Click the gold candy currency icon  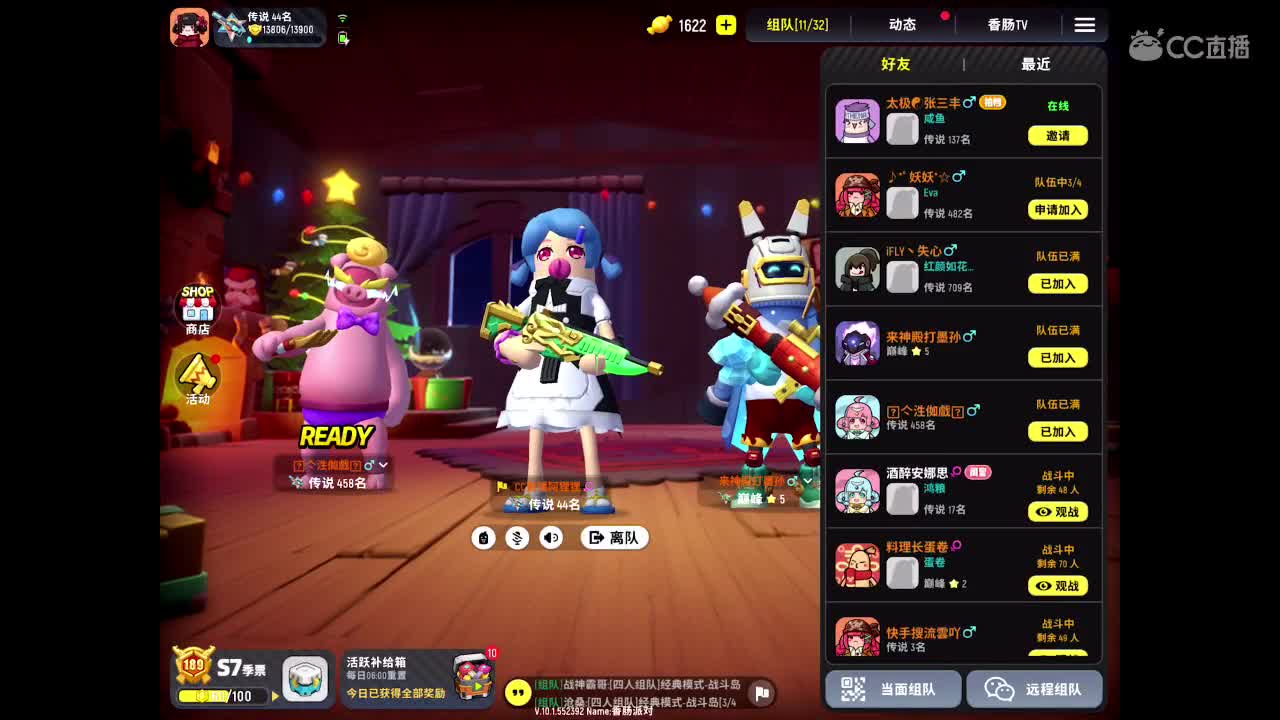point(659,25)
